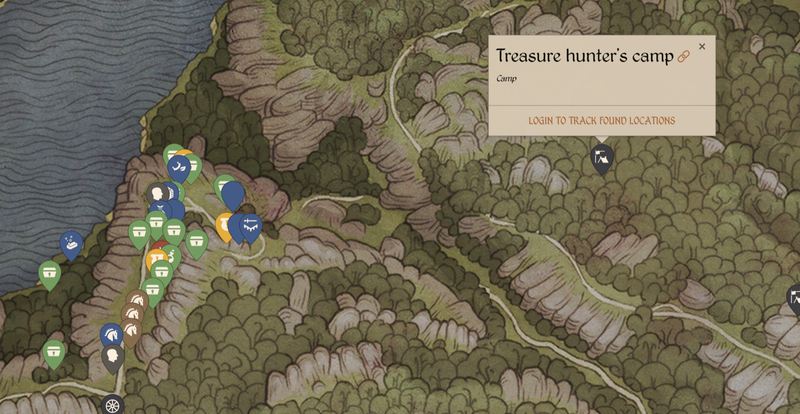Open the wagon wheel marker on the road
The height and width of the screenshot is (414, 800).
(112, 405)
